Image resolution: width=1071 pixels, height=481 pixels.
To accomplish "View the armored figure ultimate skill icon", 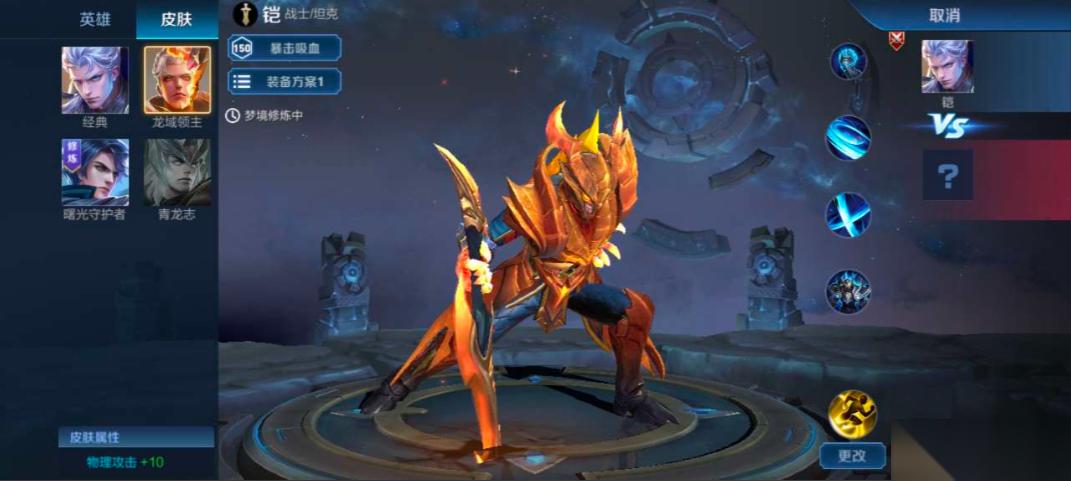I will pyautogui.click(x=848, y=291).
